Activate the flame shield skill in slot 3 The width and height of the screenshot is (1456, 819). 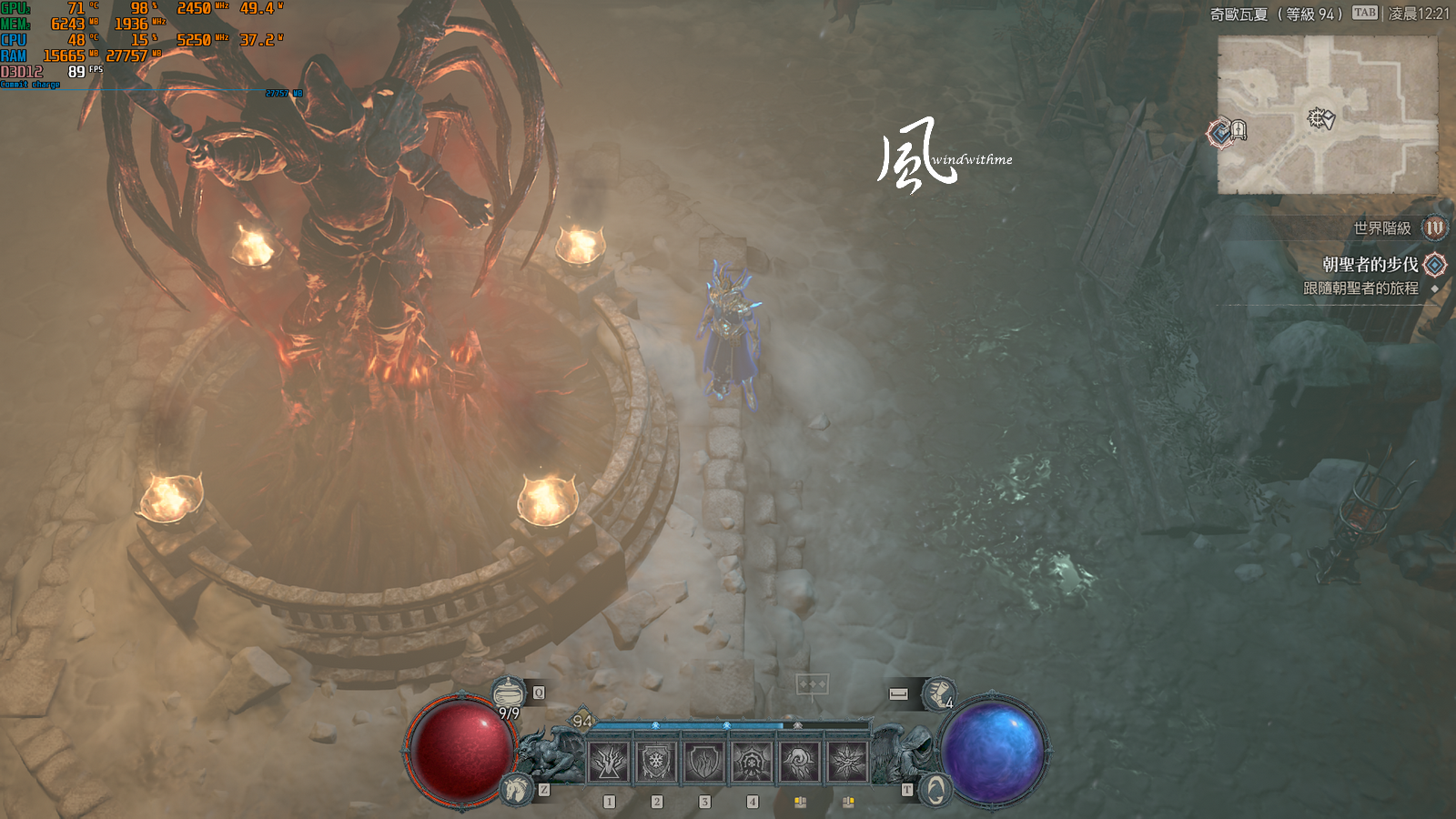click(703, 762)
